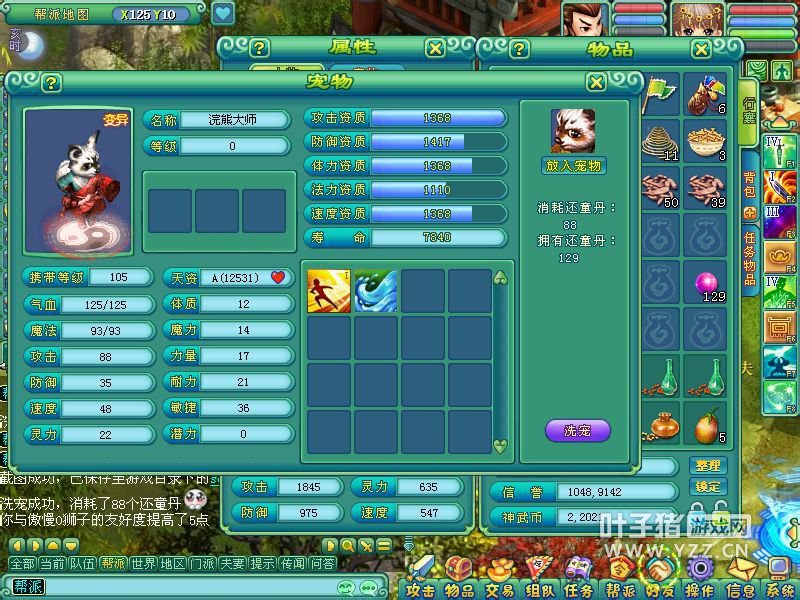The width and height of the screenshot is (800, 600).
Task: Open the 系统 system toolbar button
Action: [x=780, y=590]
